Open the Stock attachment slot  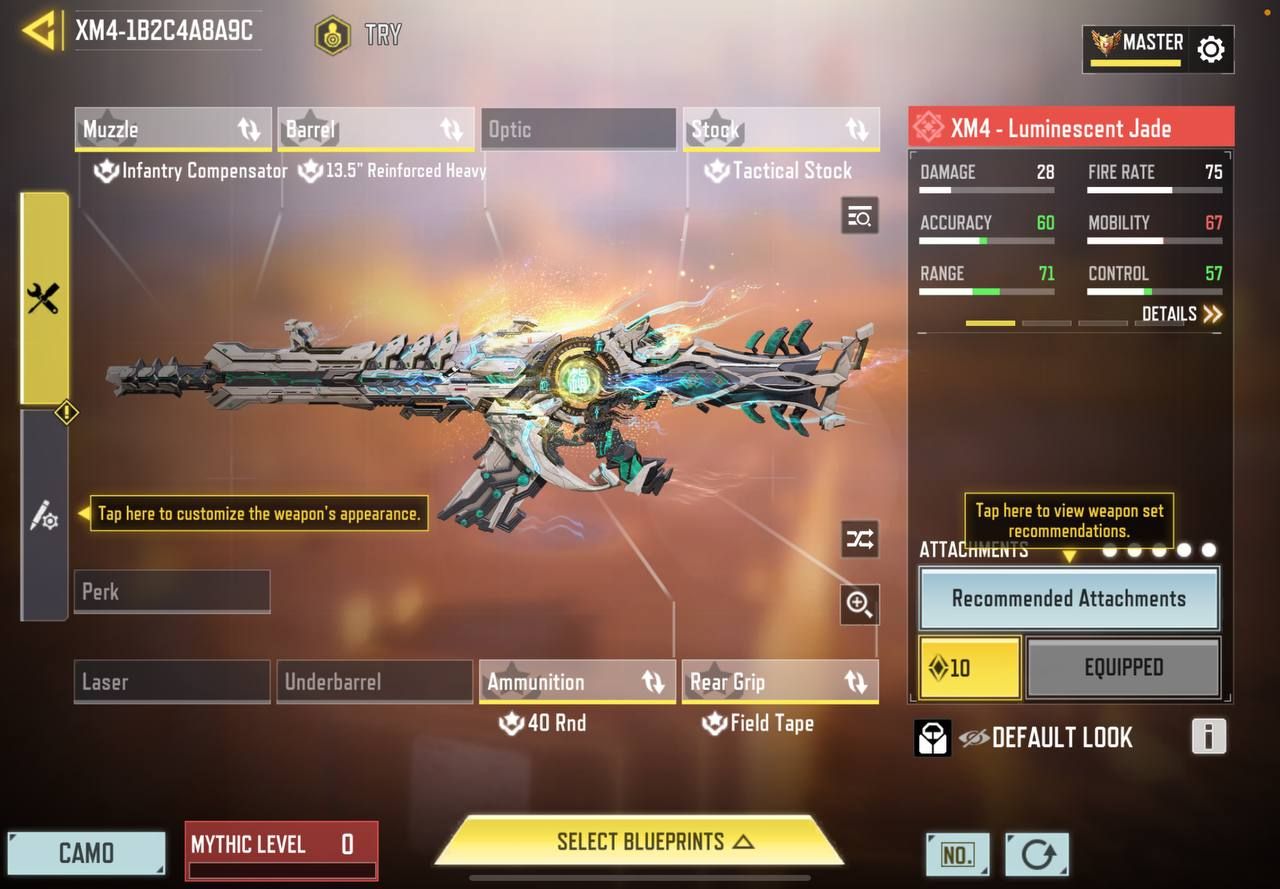(x=781, y=130)
